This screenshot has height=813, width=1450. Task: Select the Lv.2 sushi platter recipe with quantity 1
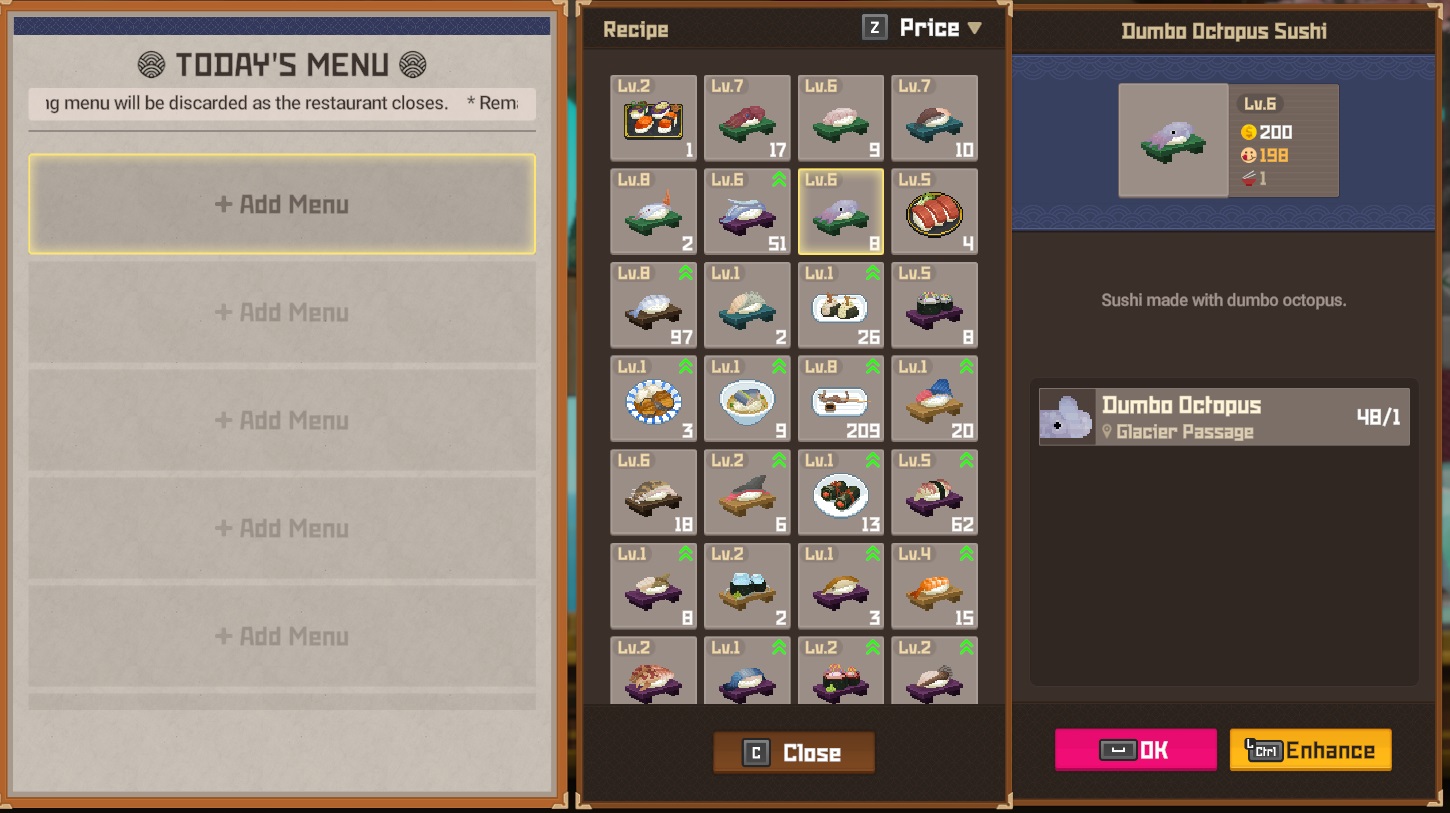pyautogui.click(x=653, y=119)
